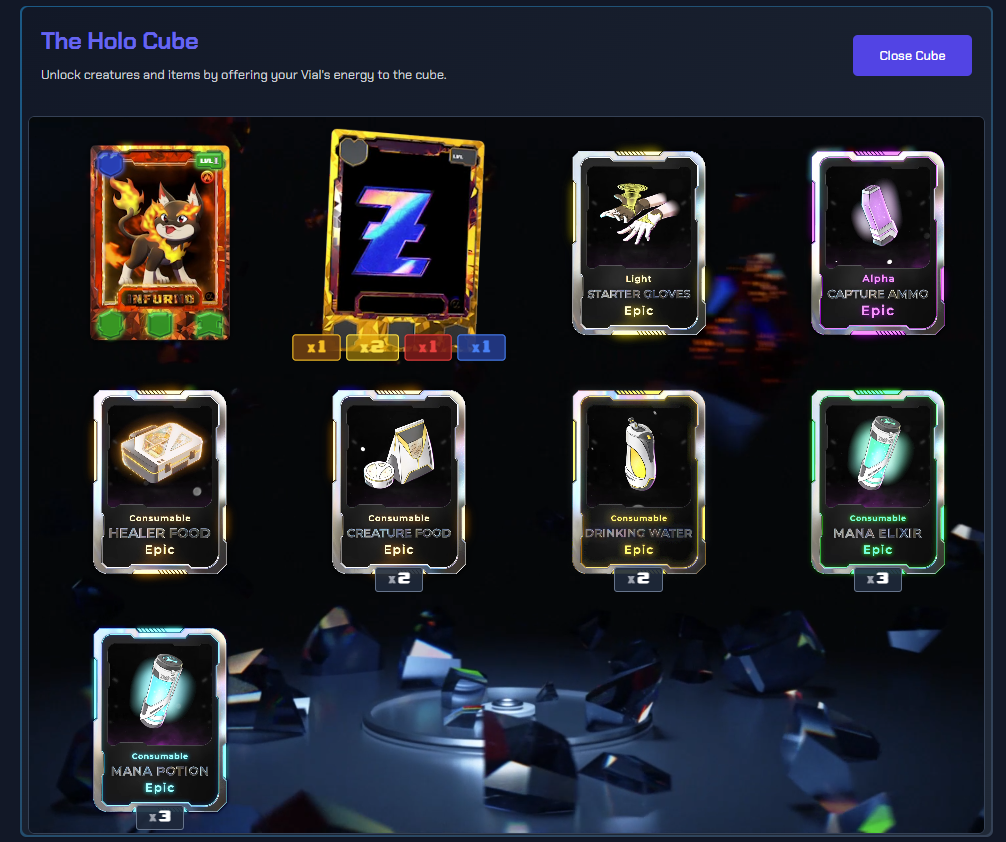Viewport: 1006px width, 842px height.
Task: Pick the Healer Food card
Action: coord(160,481)
